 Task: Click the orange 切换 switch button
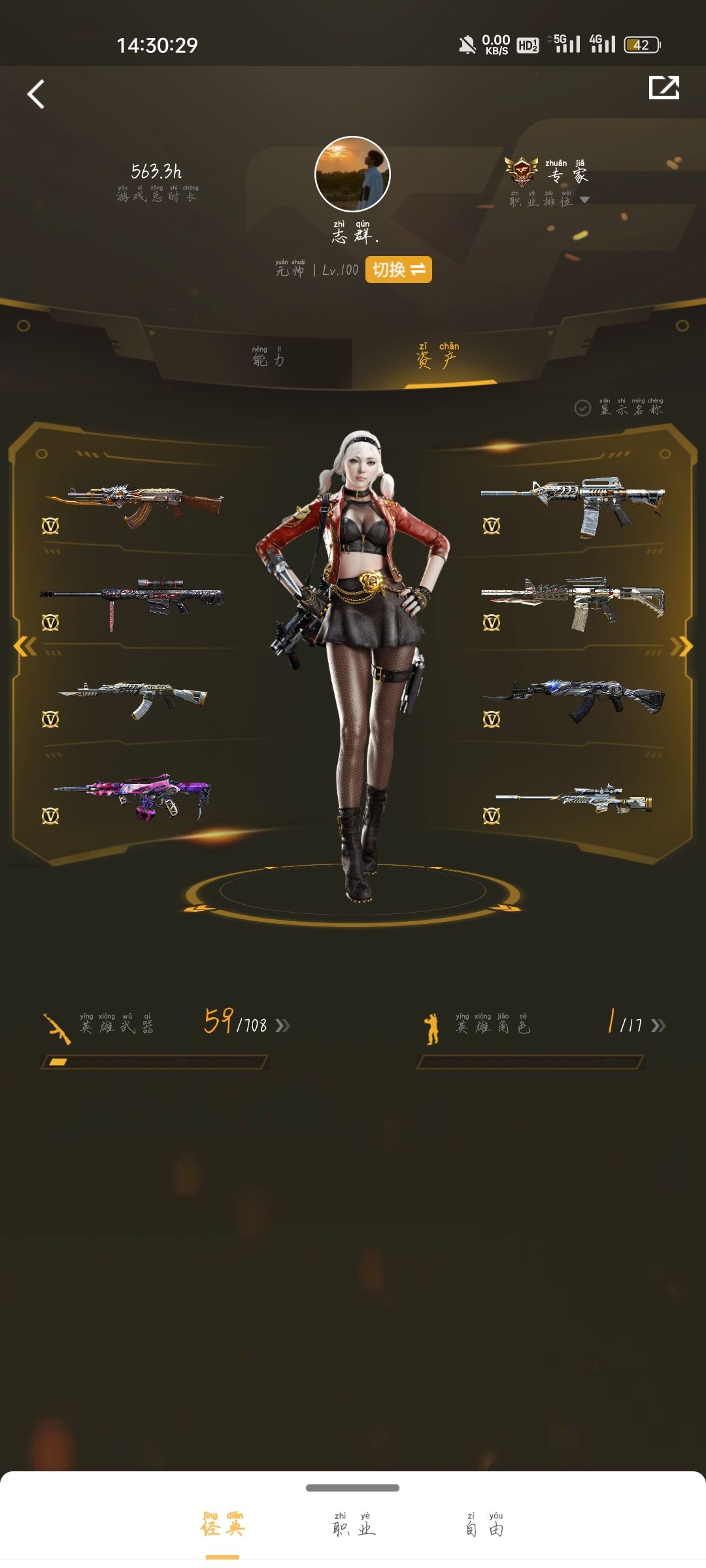398,270
